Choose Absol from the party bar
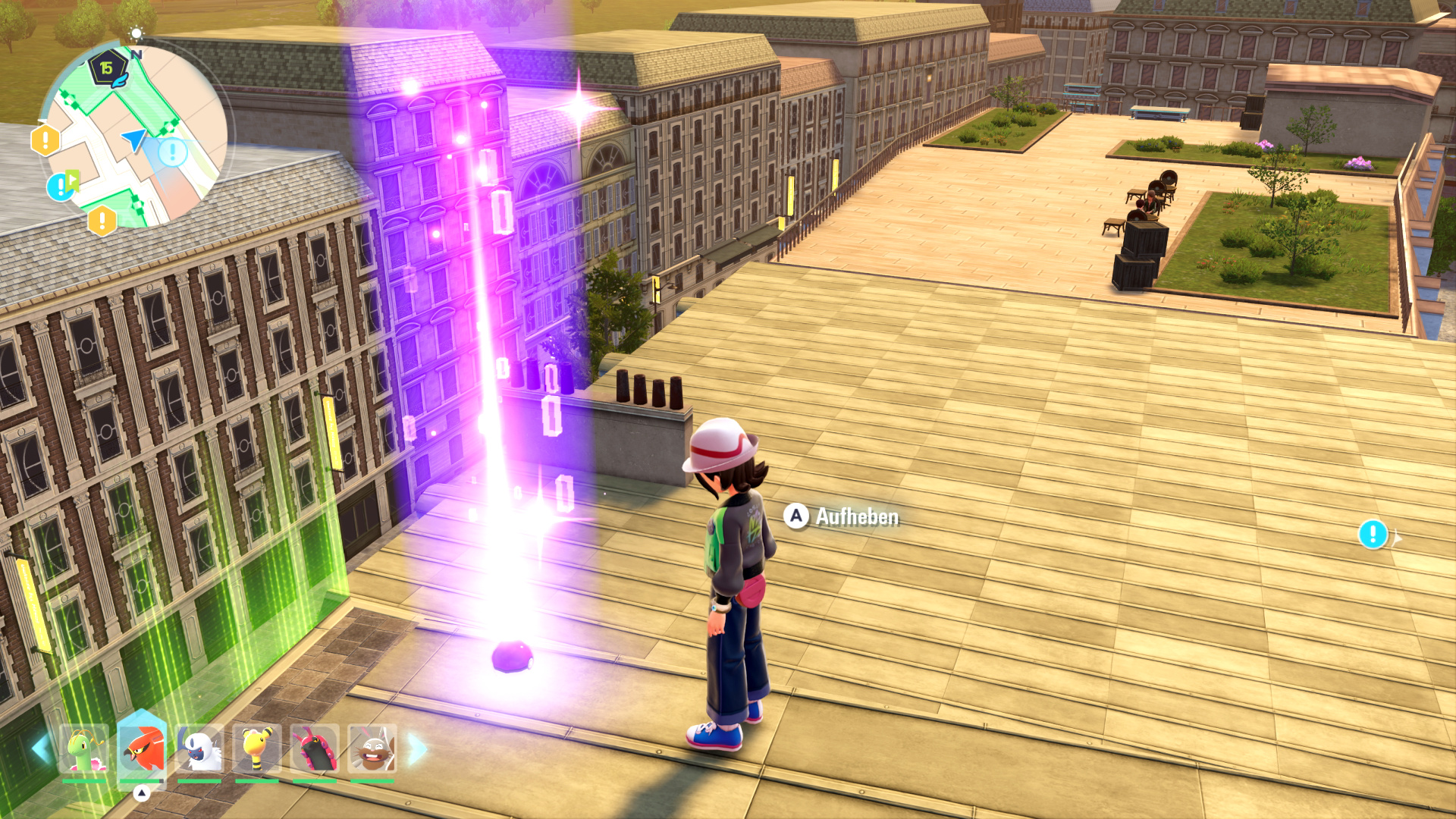The image size is (1456, 819). click(x=199, y=749)
